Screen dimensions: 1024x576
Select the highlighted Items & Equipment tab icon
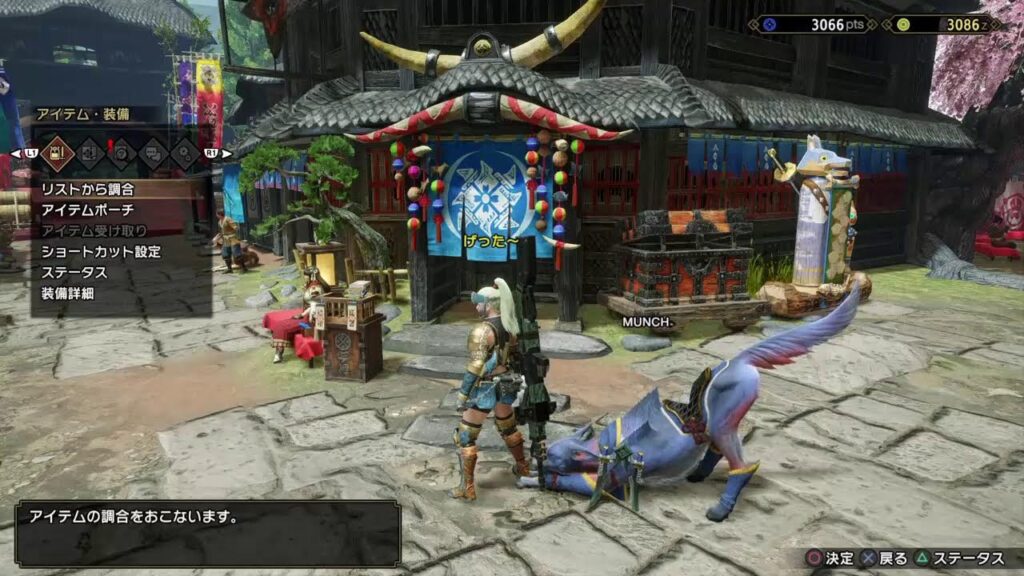click(x=56, y=152)
